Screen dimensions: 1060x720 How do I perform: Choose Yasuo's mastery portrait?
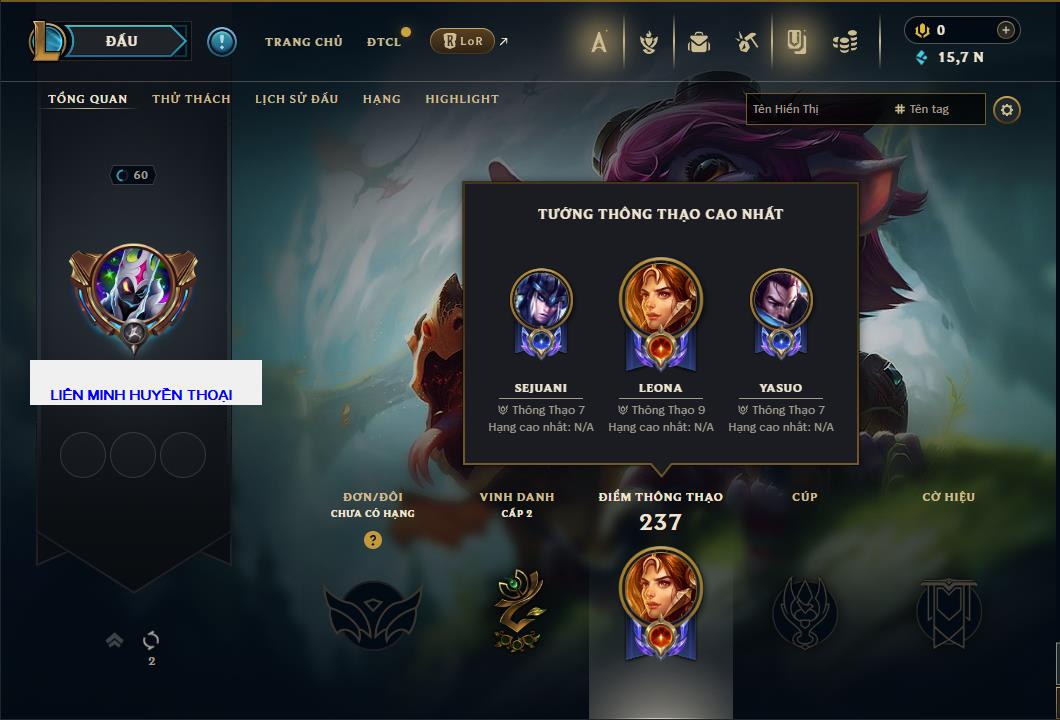coord(780,300)
